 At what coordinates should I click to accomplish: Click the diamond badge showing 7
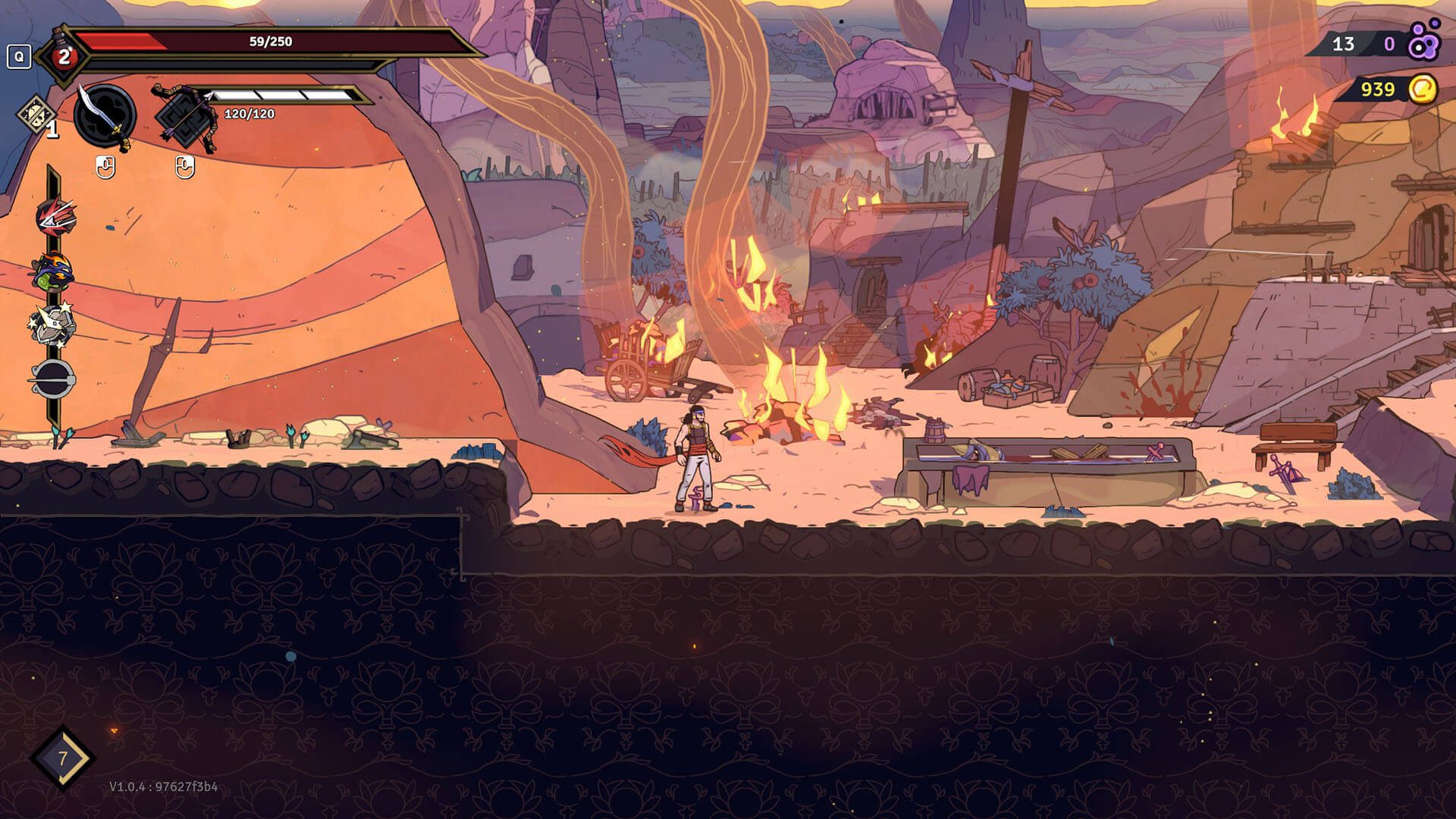[x=62, y=758]
